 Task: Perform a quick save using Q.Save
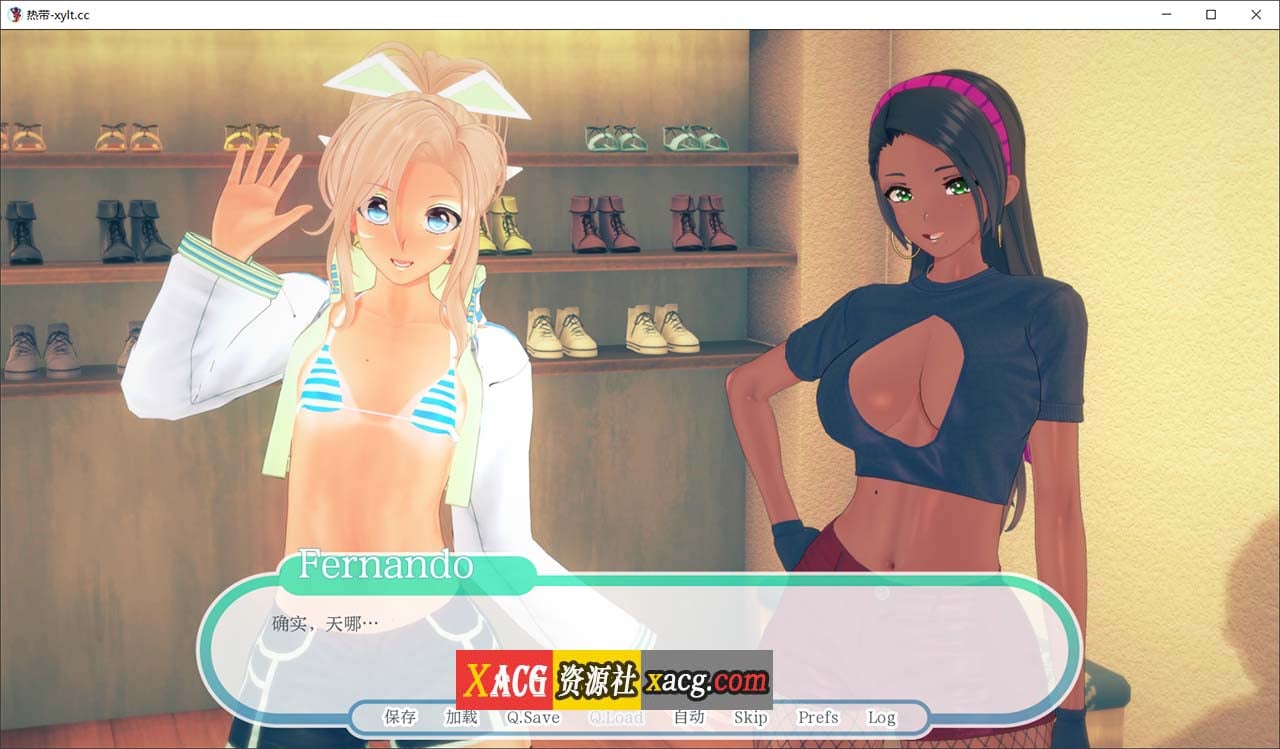532,717
